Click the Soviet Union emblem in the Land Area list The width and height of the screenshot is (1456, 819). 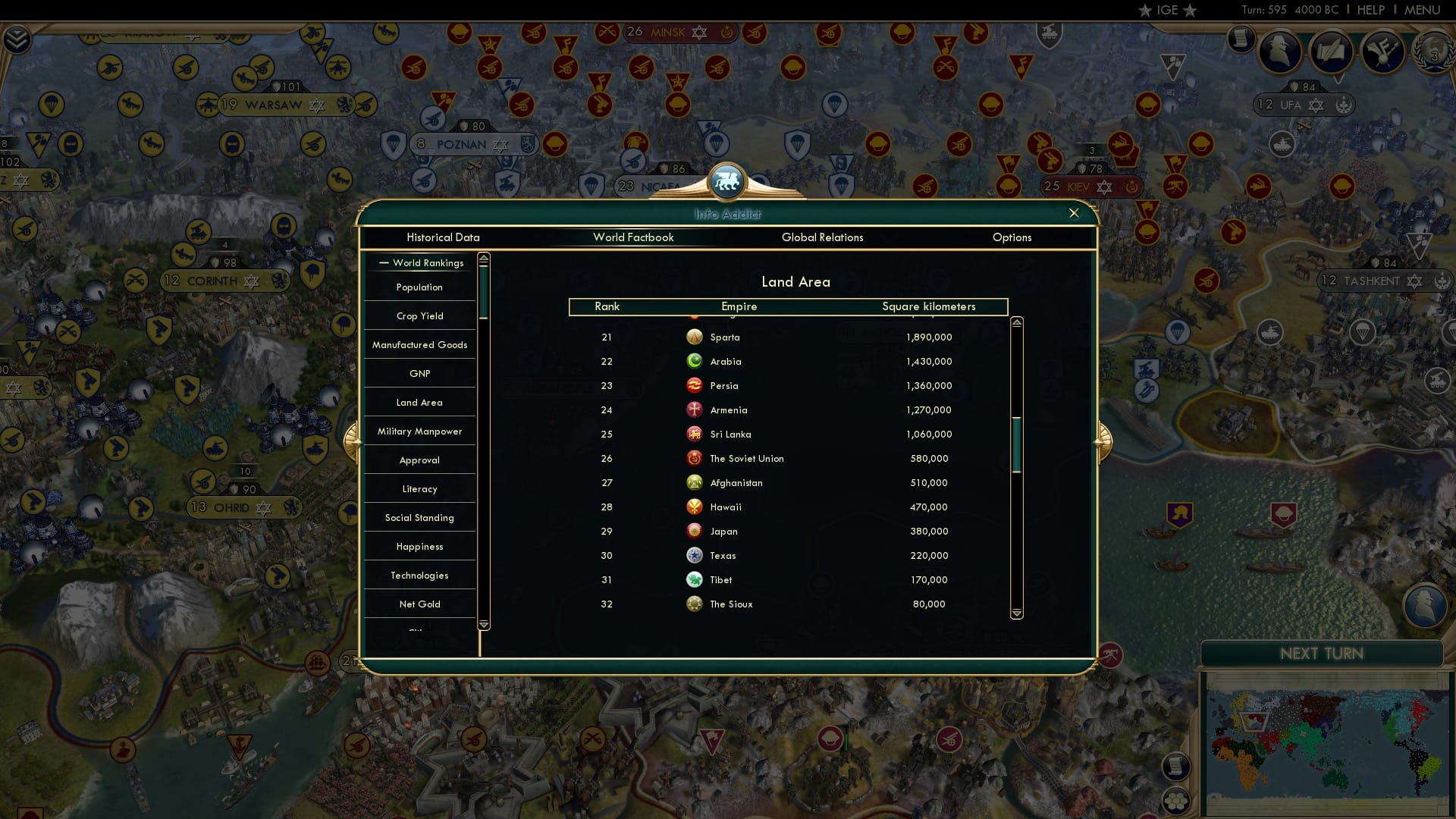point(695,458)
